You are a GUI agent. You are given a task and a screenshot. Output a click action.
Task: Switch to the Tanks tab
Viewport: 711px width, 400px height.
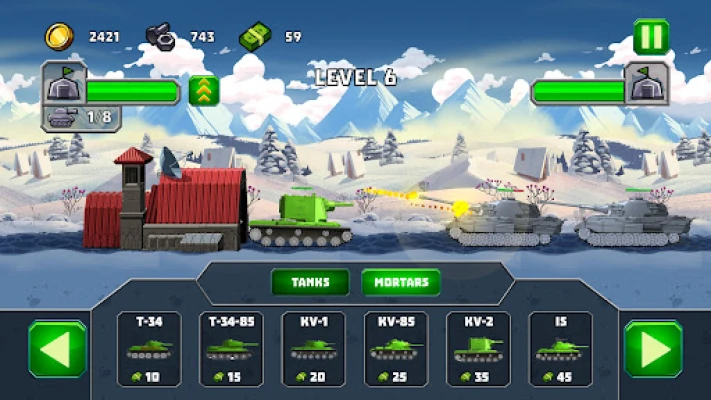pyautogui.click(x=310, y=282)
